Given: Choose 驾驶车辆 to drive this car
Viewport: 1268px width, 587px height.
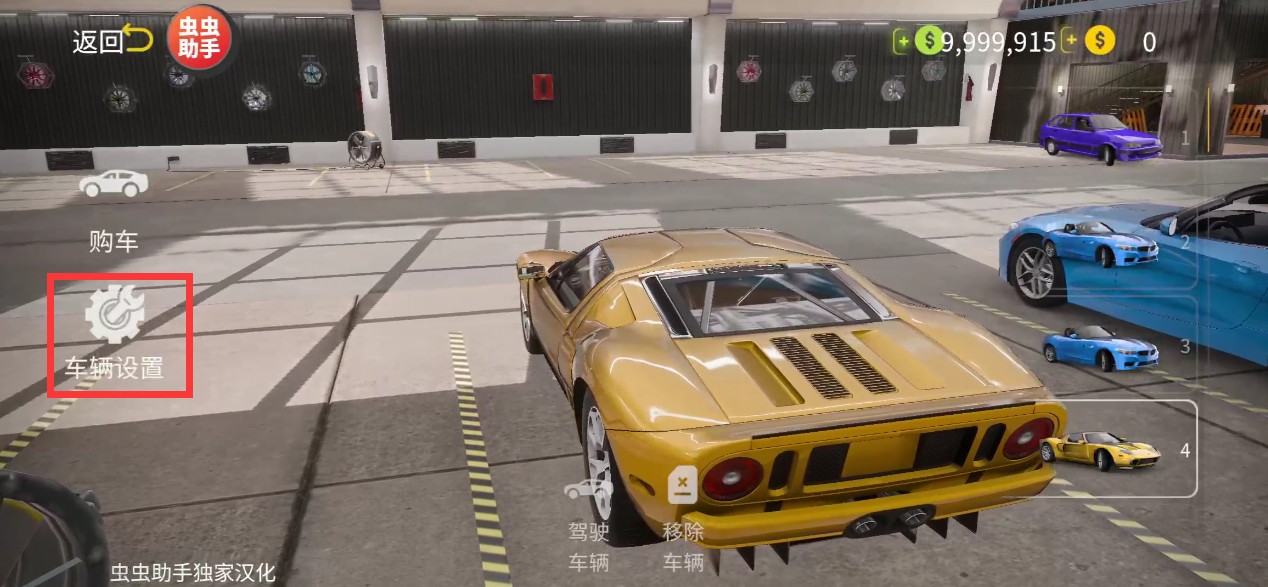Looking at the screenshot, I should (588, 525).
